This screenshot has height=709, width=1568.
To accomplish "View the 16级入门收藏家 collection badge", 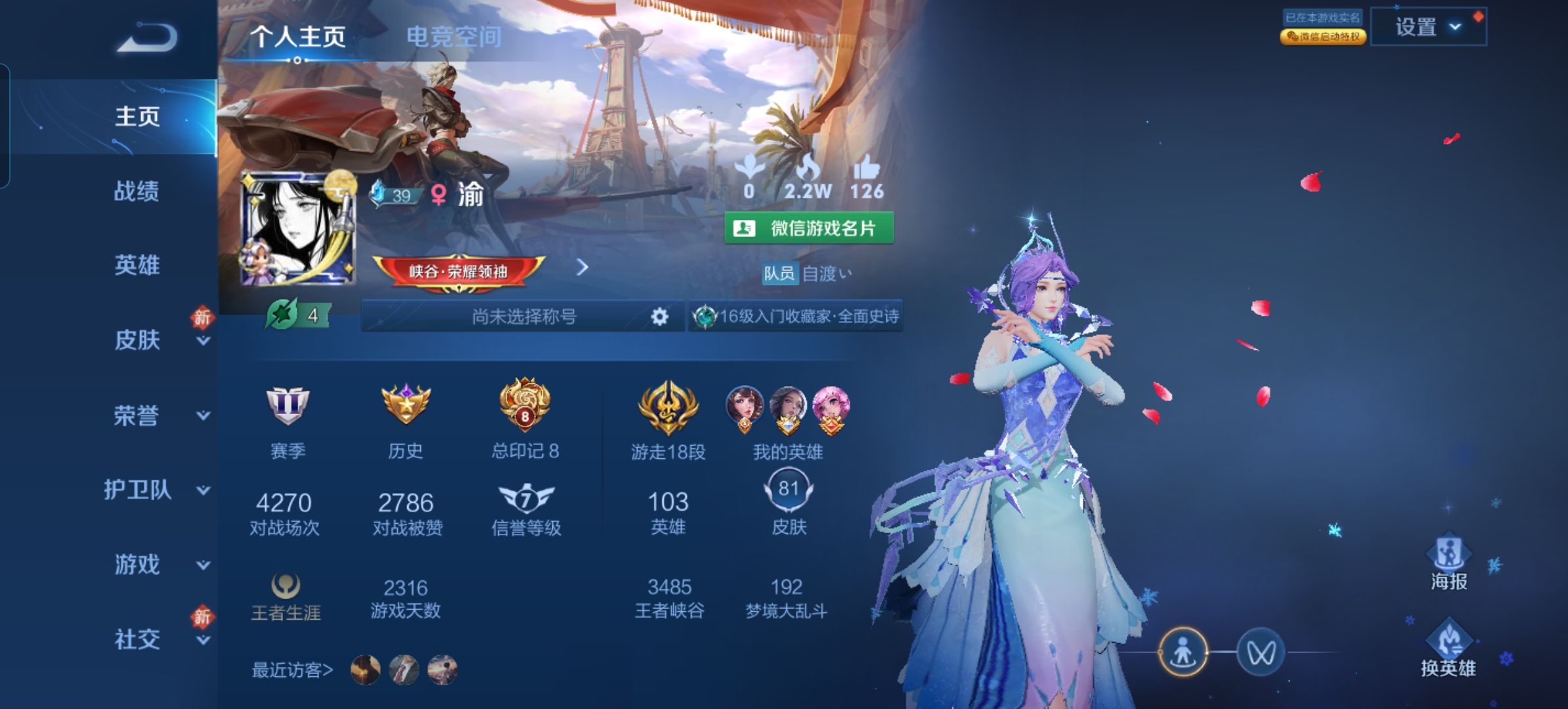I will click(x=796, y=316).
